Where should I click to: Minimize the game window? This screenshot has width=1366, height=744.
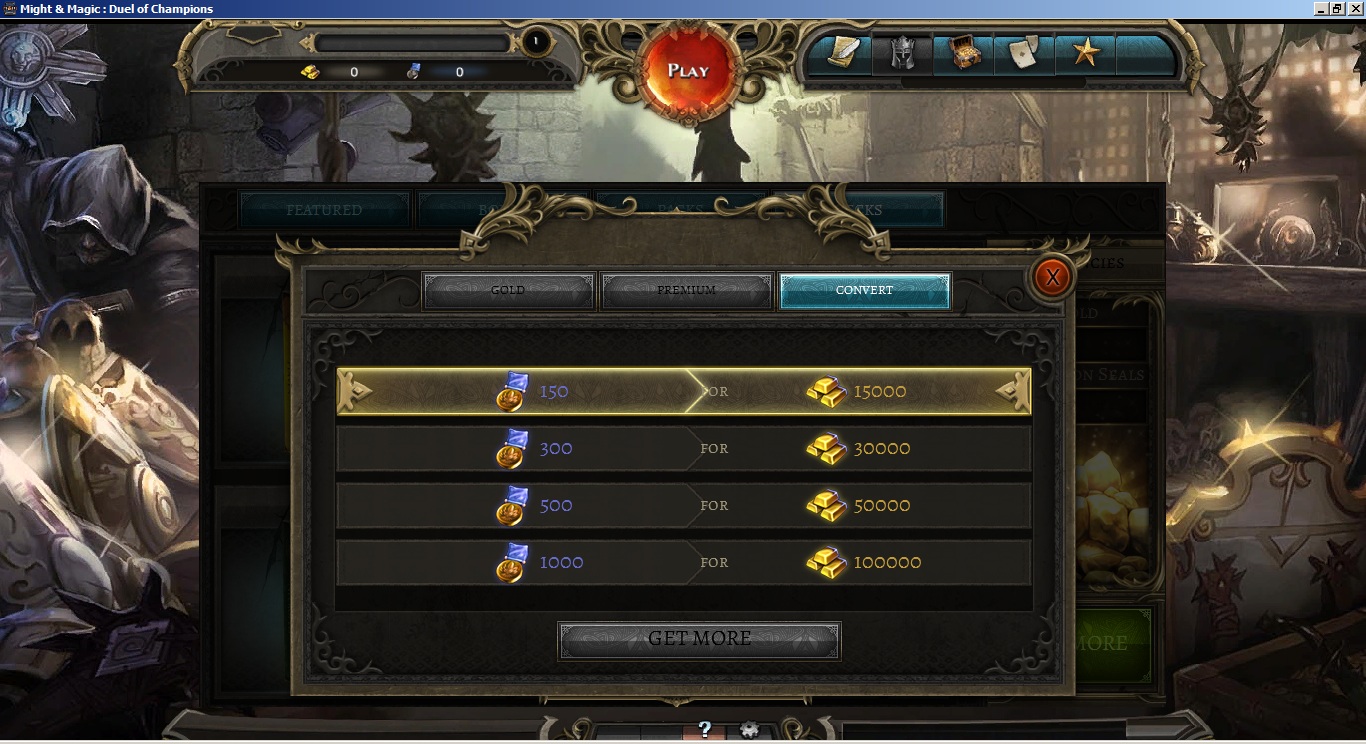[1320, 9]
